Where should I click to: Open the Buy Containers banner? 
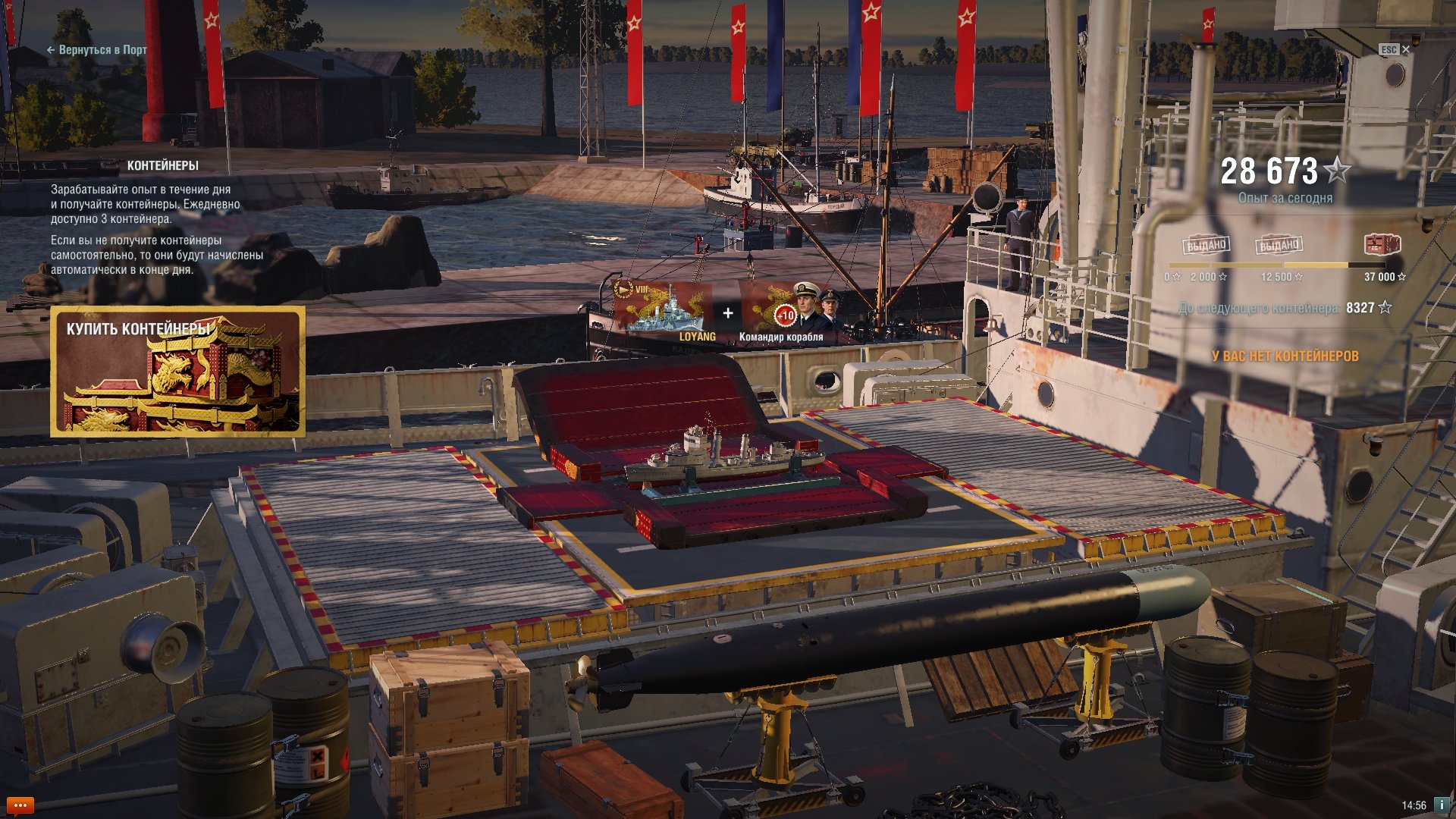pyautogui.click(x=178, y=372)
